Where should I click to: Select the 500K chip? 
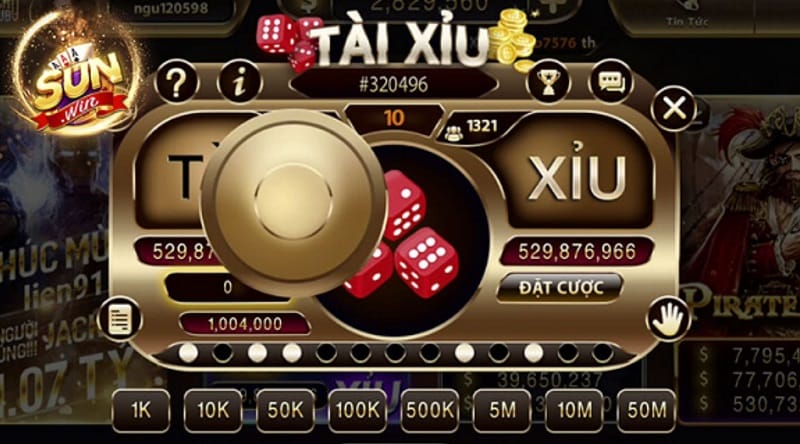[x=430, y=410]
